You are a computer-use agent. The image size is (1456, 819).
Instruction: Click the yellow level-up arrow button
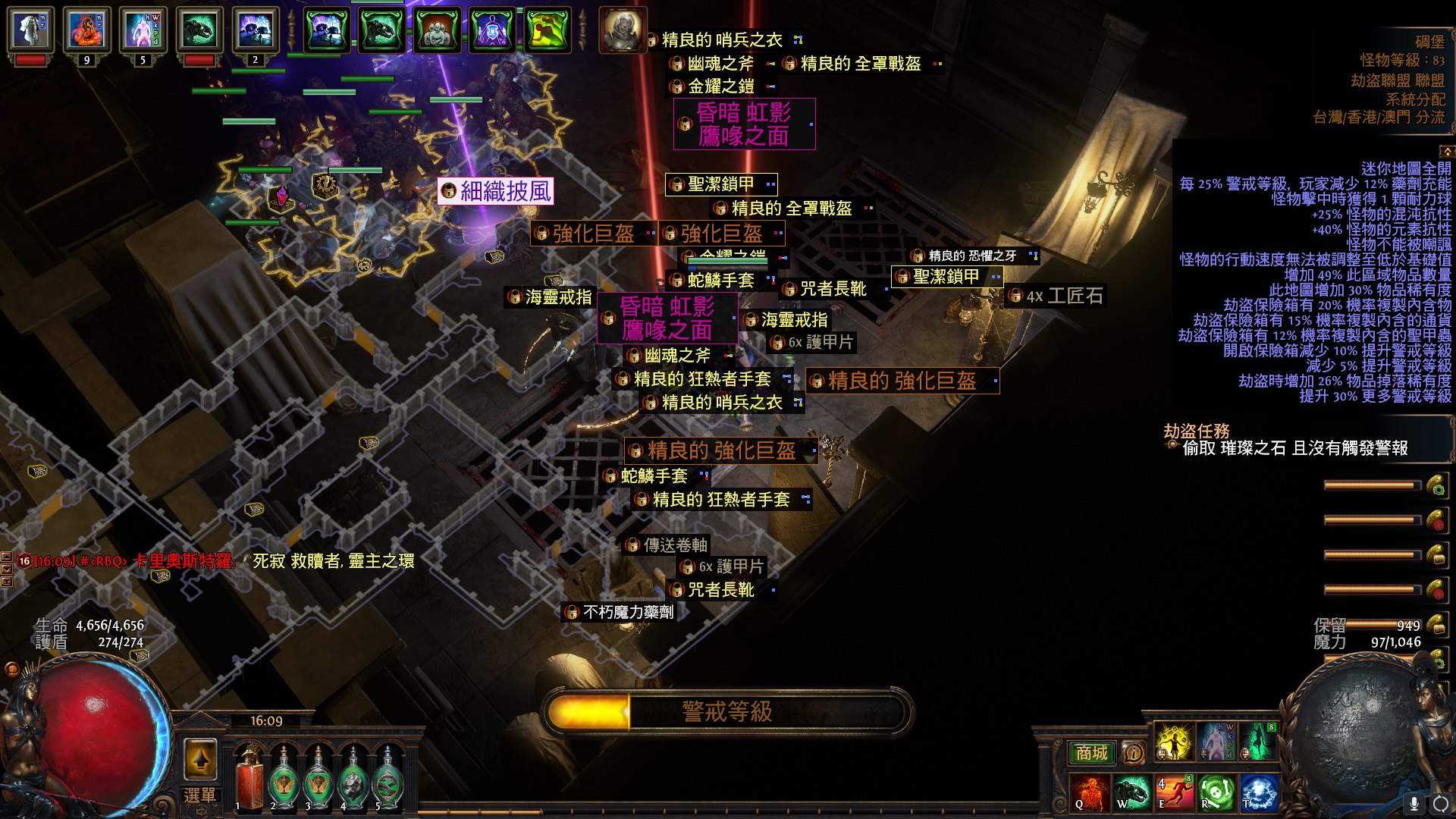click(200, 759)
